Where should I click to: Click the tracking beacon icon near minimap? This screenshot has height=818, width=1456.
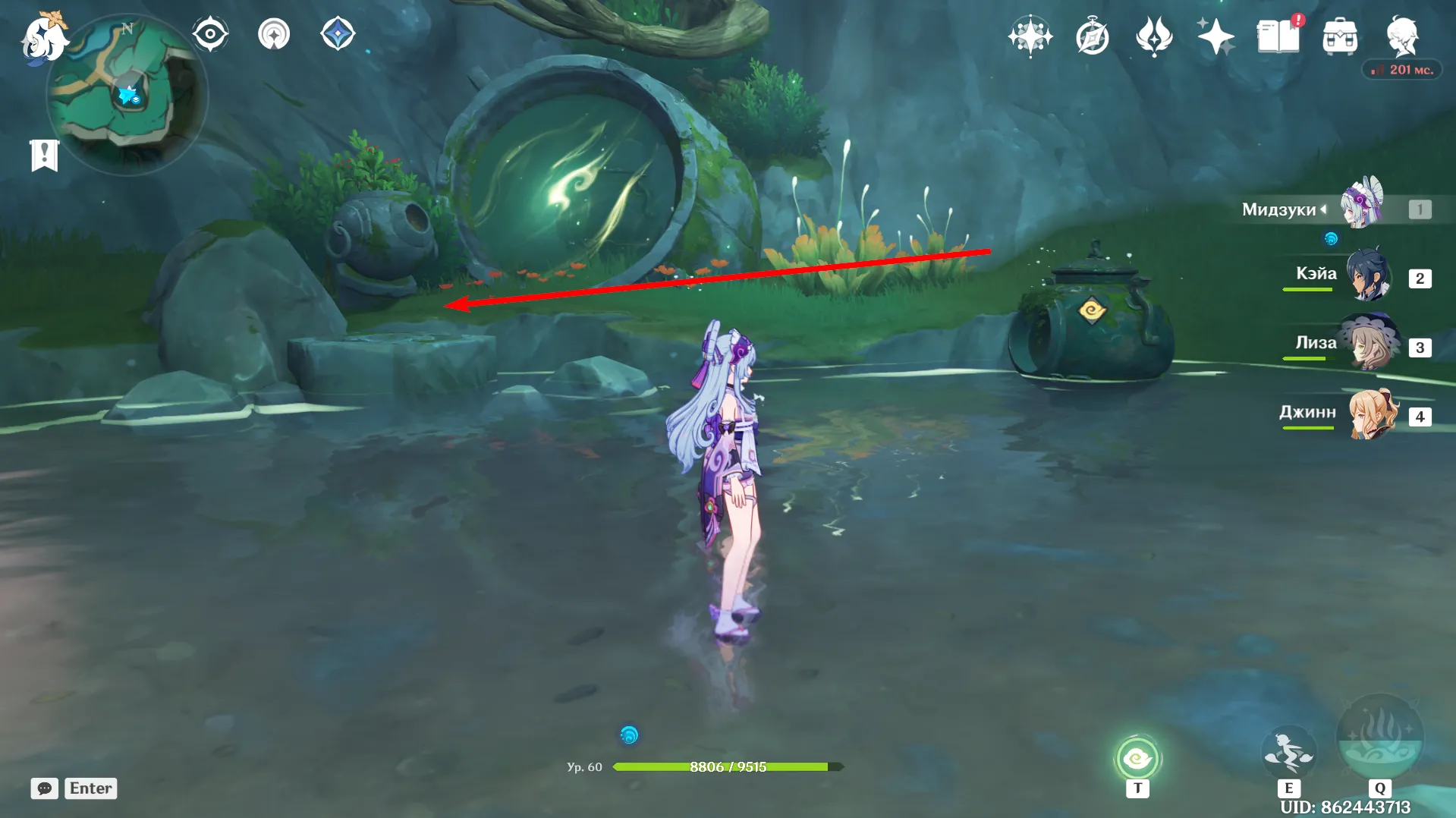(275, 34)
